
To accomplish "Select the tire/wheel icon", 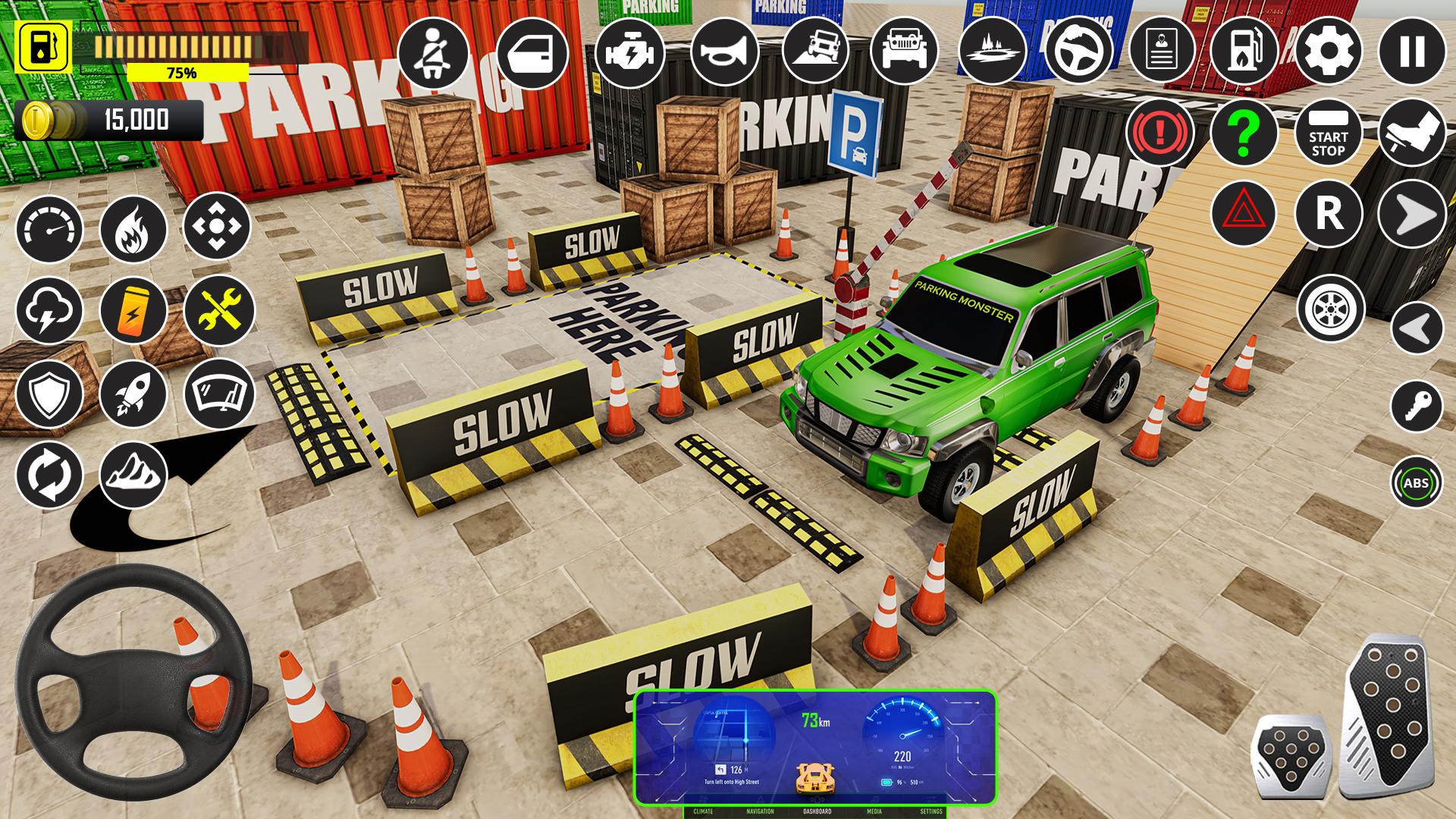I will tap(1329, 309).
